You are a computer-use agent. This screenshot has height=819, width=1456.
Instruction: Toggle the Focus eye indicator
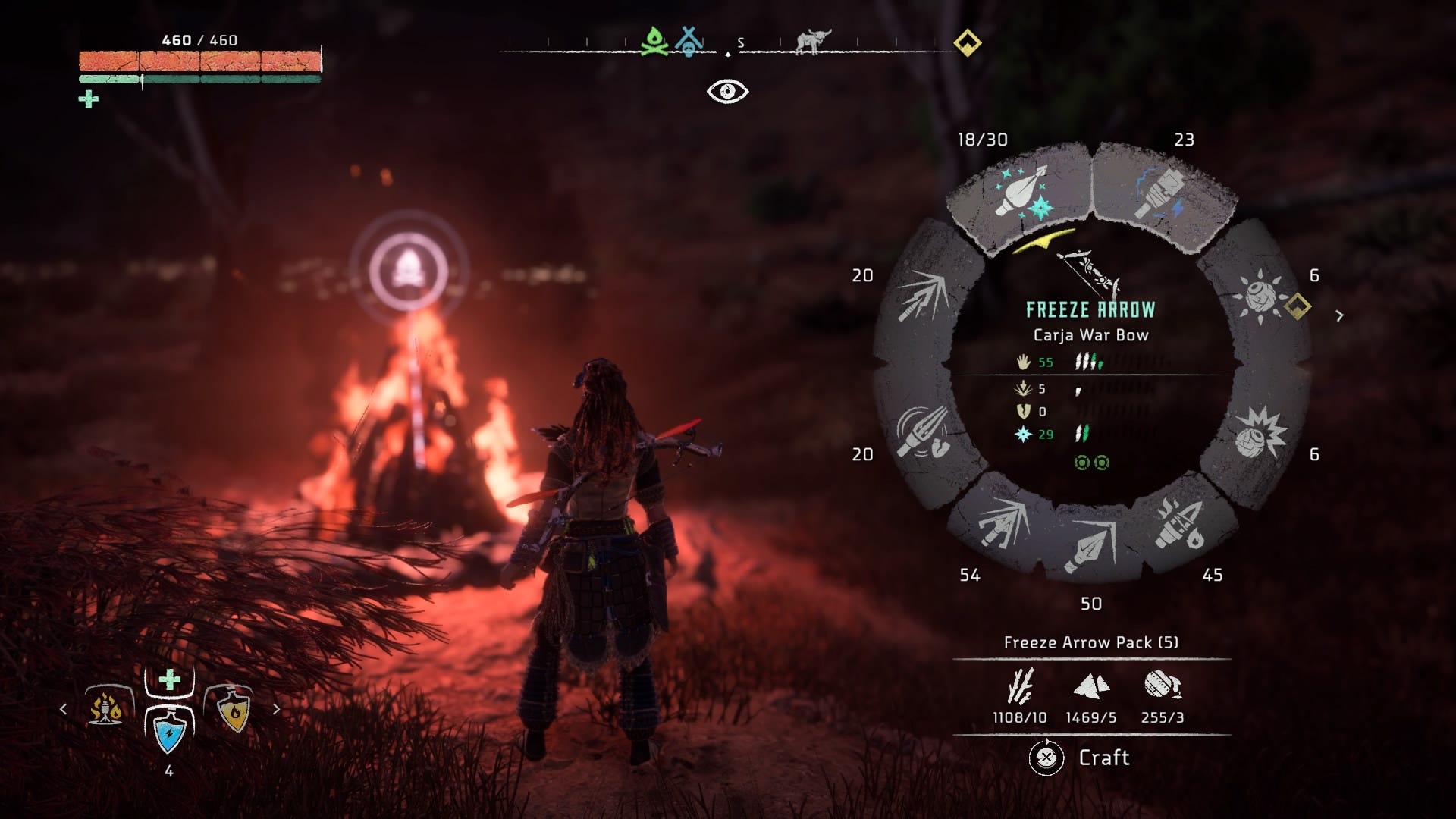coord(729,92)
